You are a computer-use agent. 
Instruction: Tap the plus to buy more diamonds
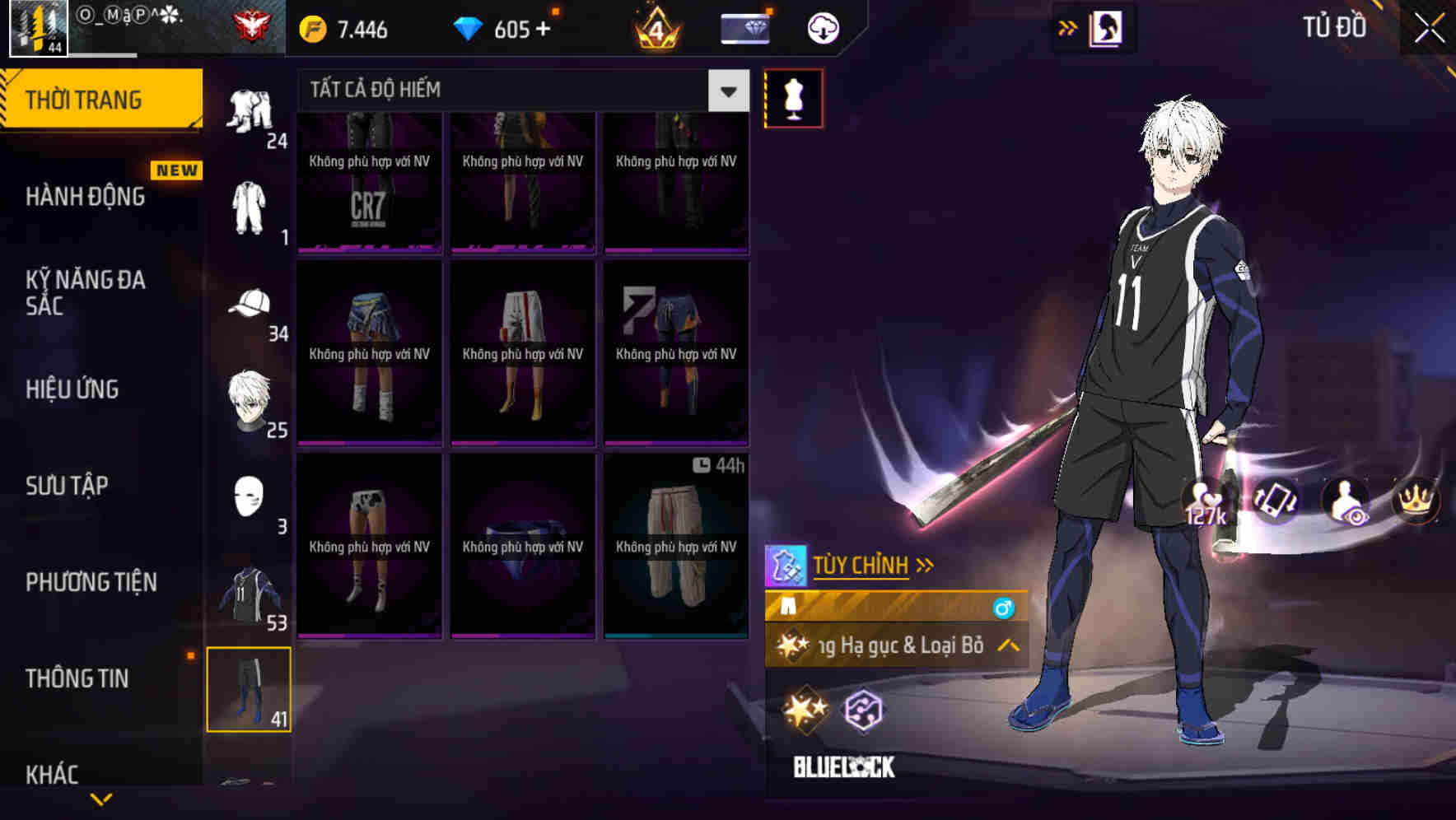coord(544,28)
